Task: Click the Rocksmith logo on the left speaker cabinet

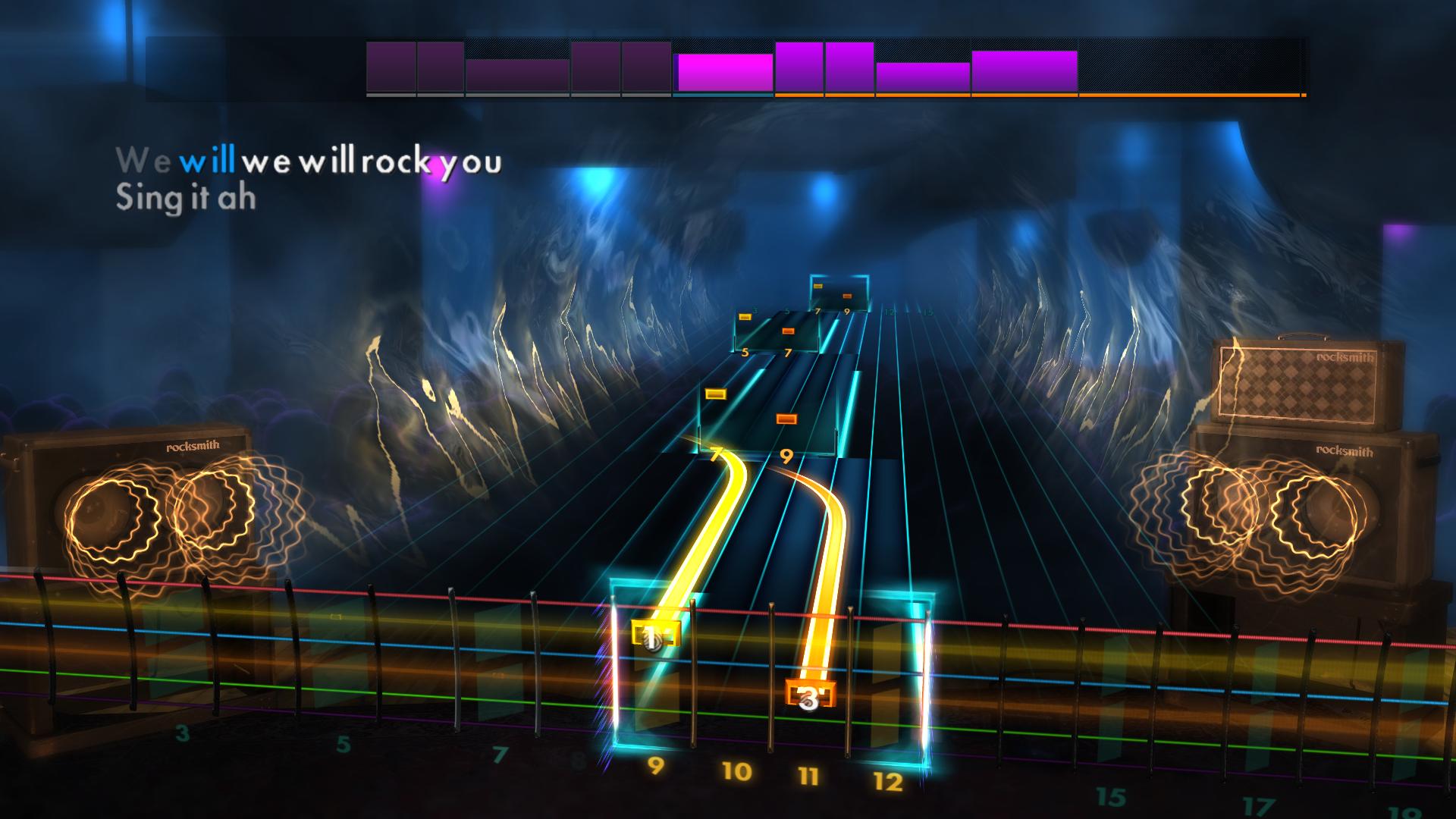Action: (192, 447)
